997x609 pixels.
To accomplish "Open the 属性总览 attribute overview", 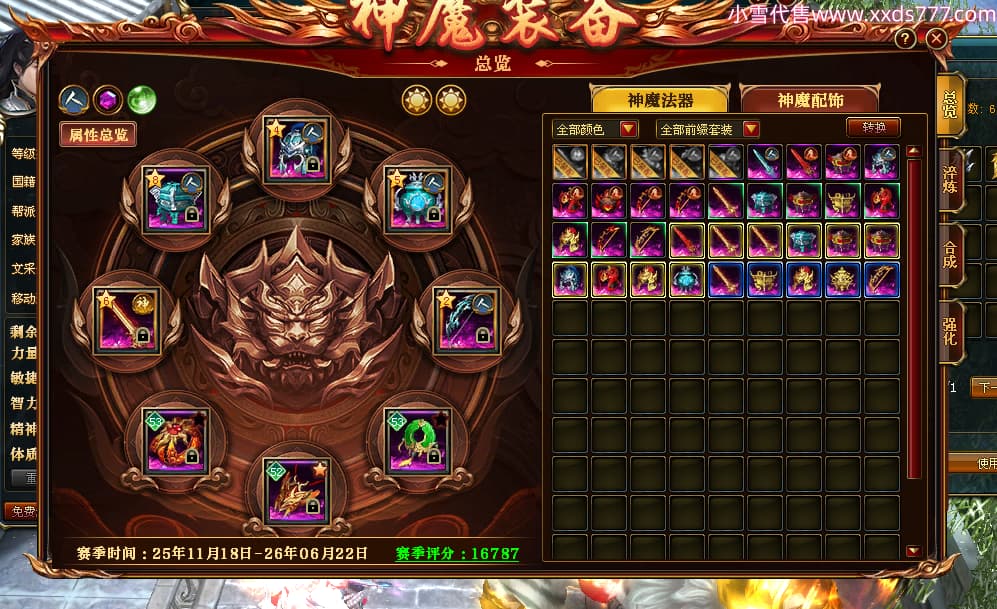I will pos(97,134).
